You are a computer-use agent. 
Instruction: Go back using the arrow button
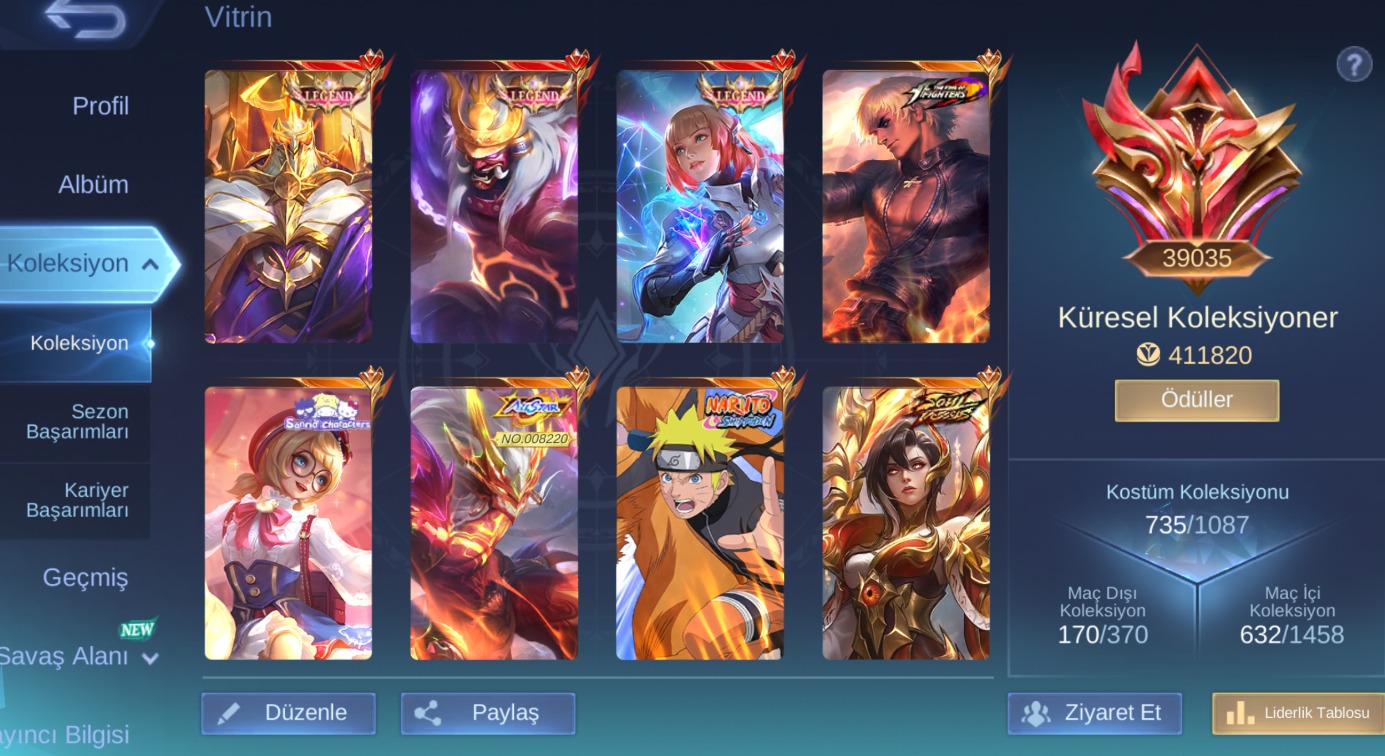pos(85,20)
